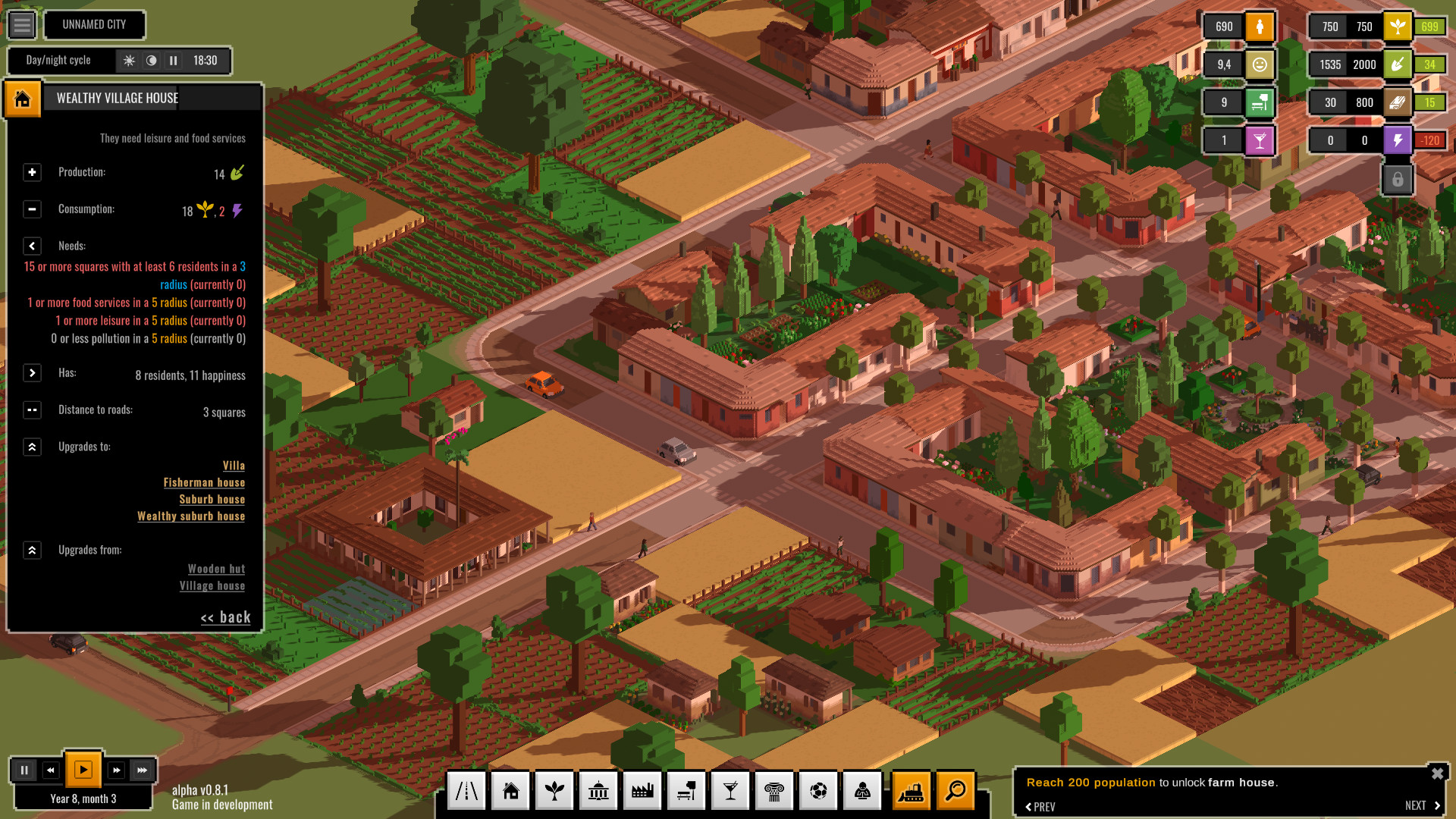Collapse the Upgrades to section
1456x819 pixels.
coord(32,447)
